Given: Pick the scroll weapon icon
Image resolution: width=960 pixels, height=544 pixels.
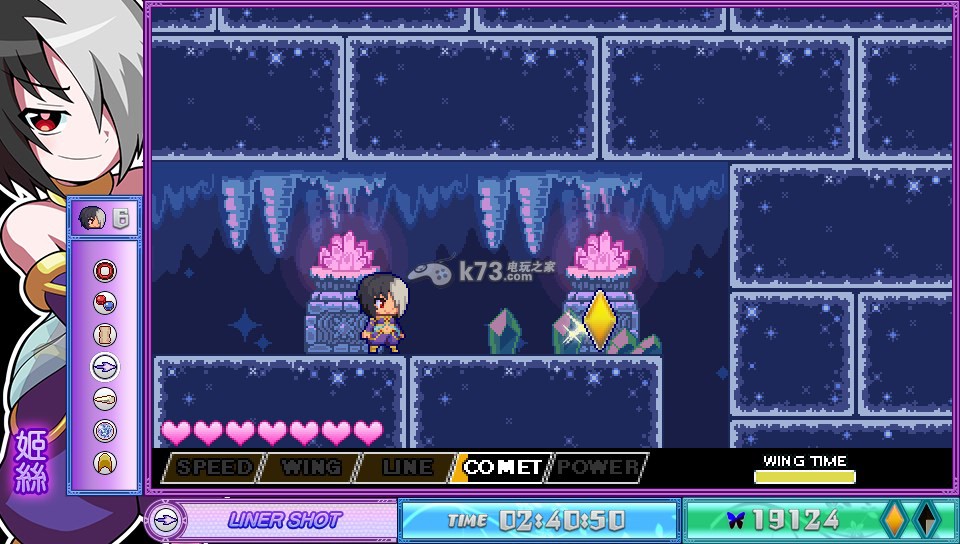Looking at the screenshot, I should point(105,335).
